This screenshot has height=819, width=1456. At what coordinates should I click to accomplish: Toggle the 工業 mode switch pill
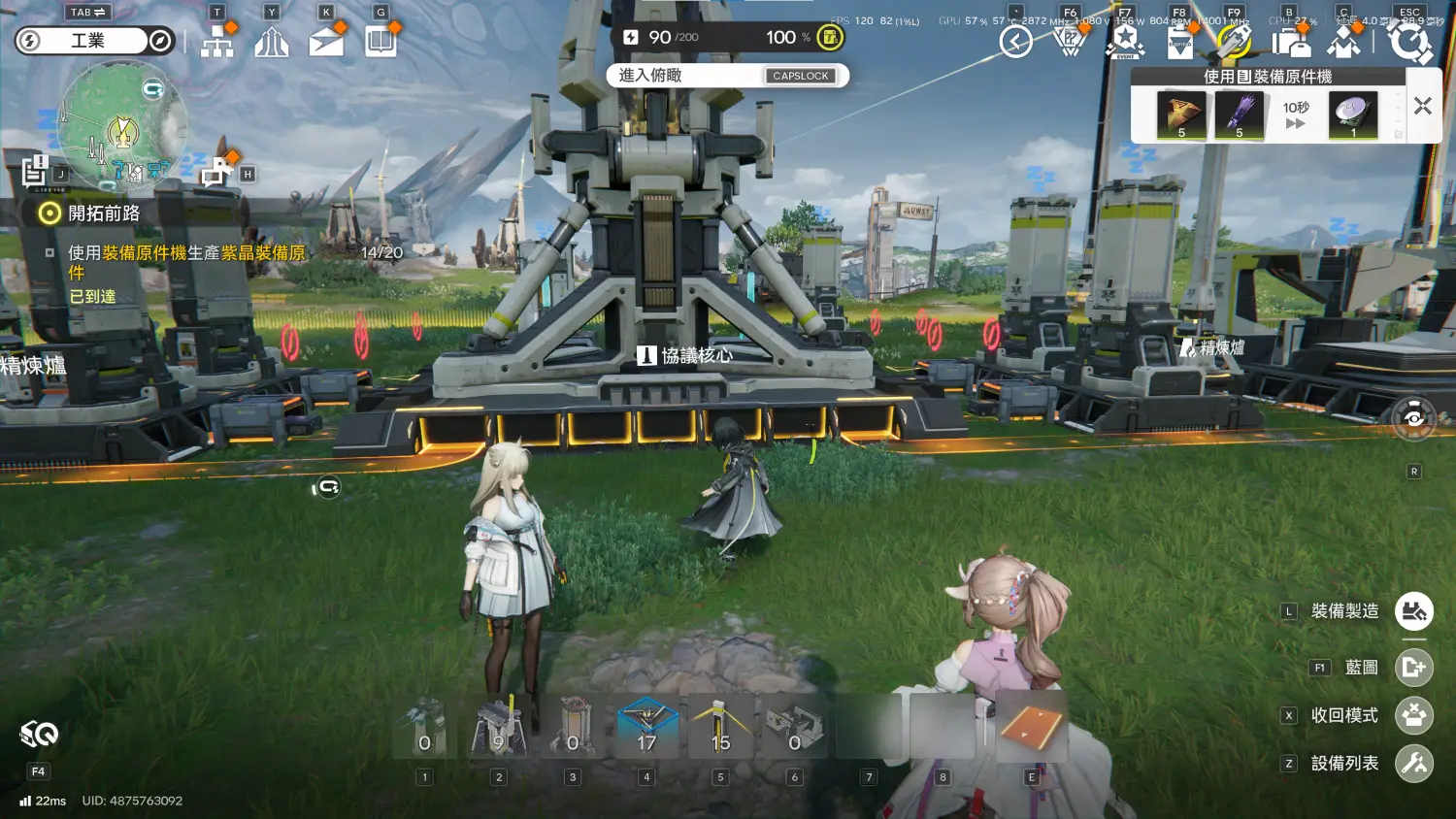point(93,41)
